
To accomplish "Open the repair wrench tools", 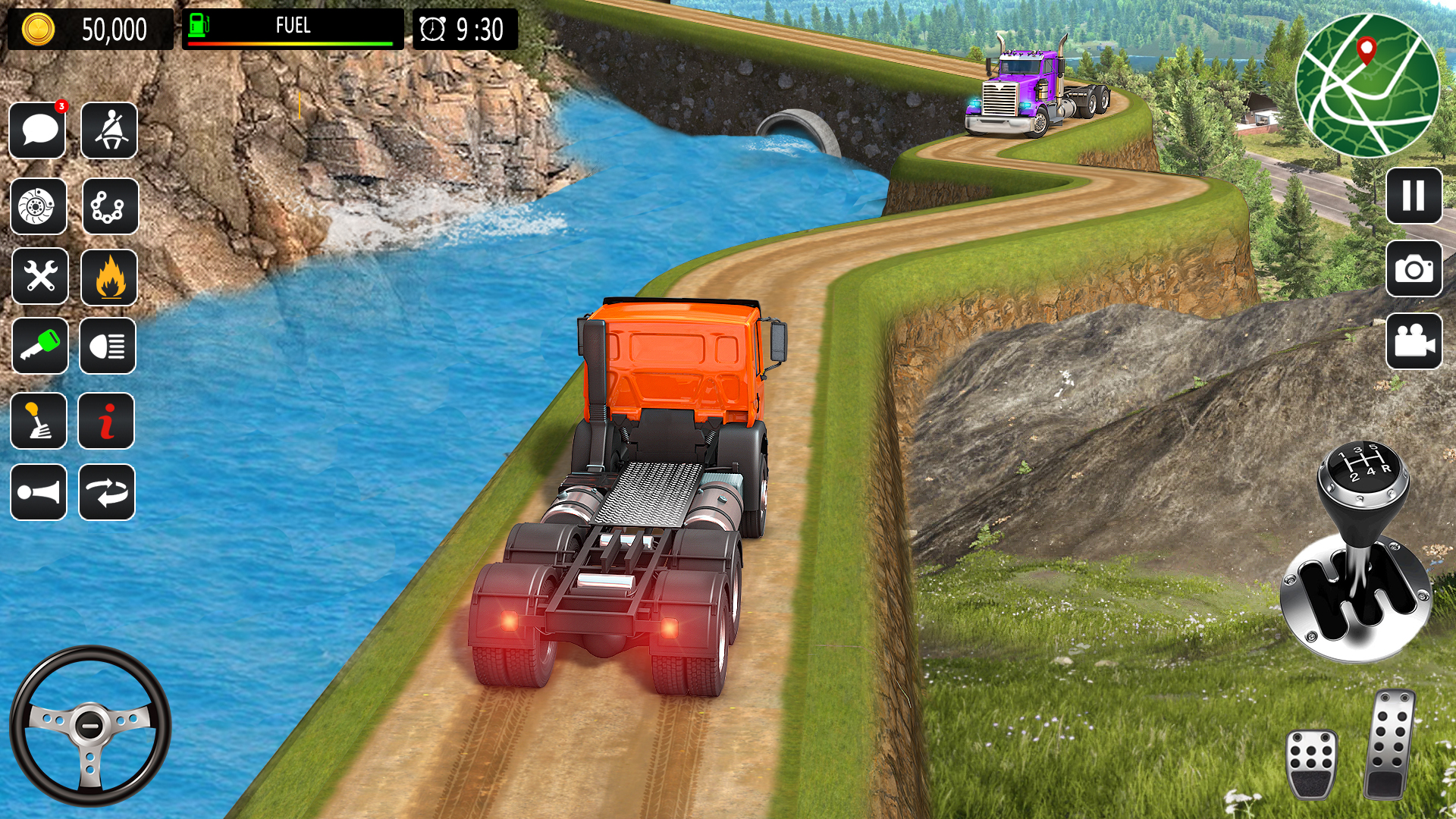I will click(39, 276).
